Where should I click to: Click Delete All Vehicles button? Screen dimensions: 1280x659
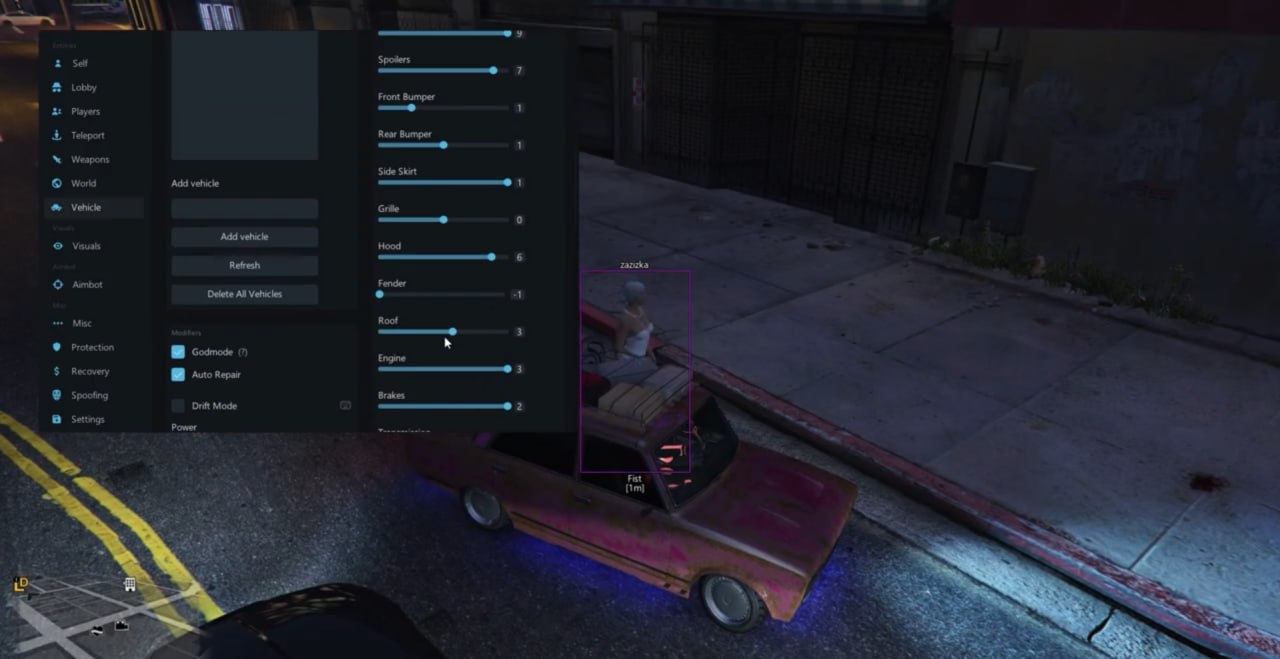coord(244,294)
